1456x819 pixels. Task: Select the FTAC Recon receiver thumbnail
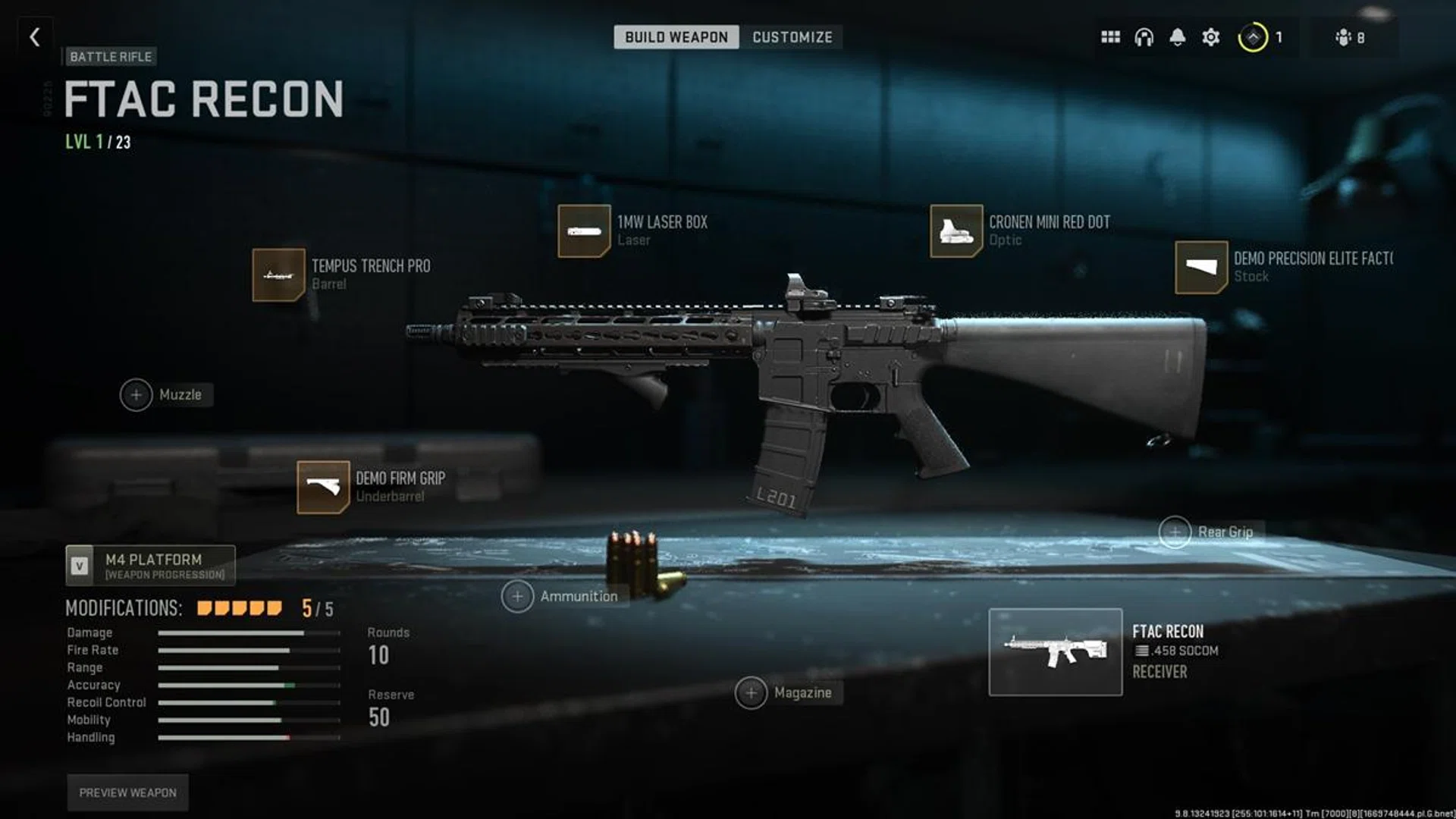(x=1055, y=652)
